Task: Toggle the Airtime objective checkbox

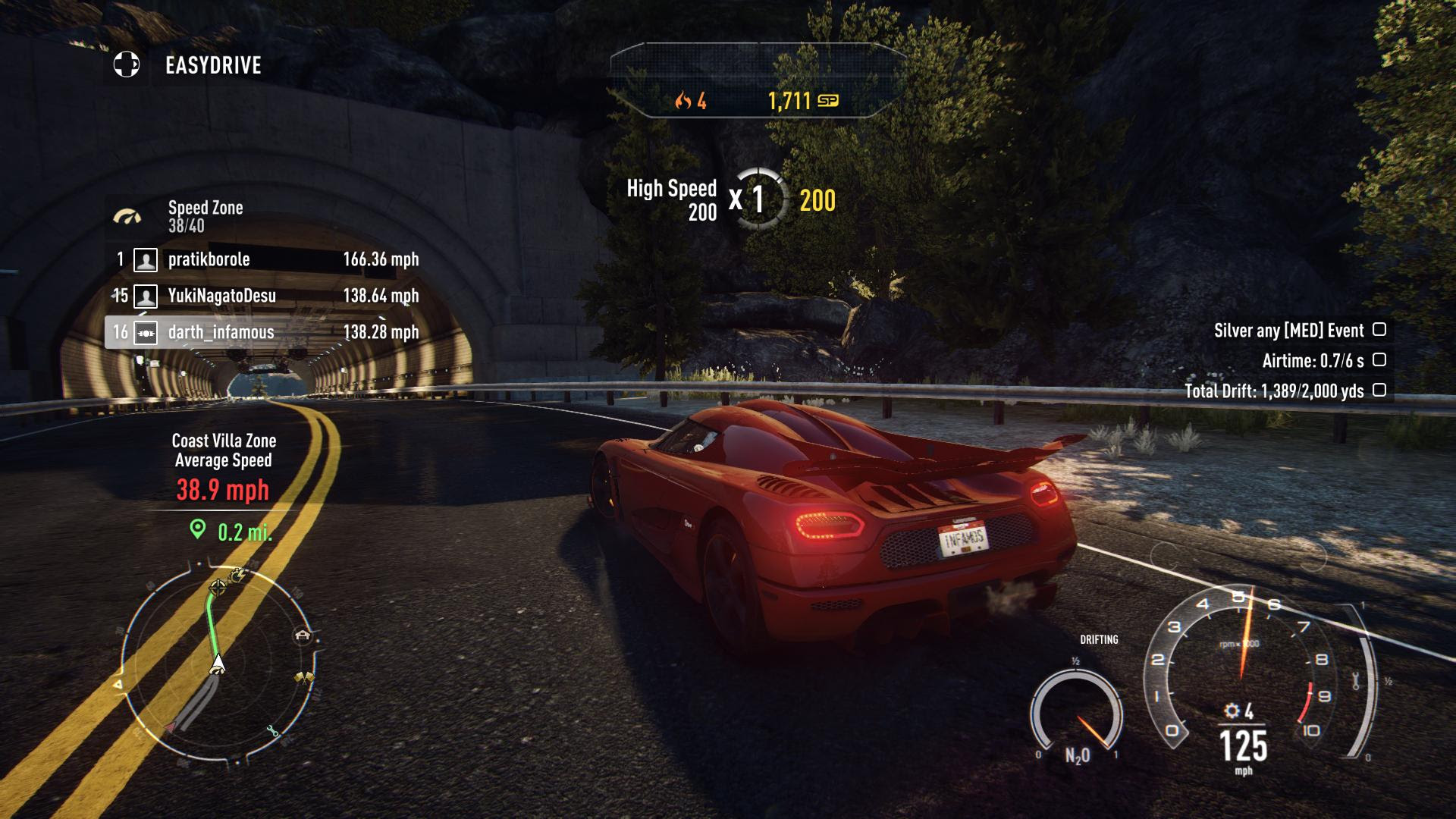Action: [1379, 360]
